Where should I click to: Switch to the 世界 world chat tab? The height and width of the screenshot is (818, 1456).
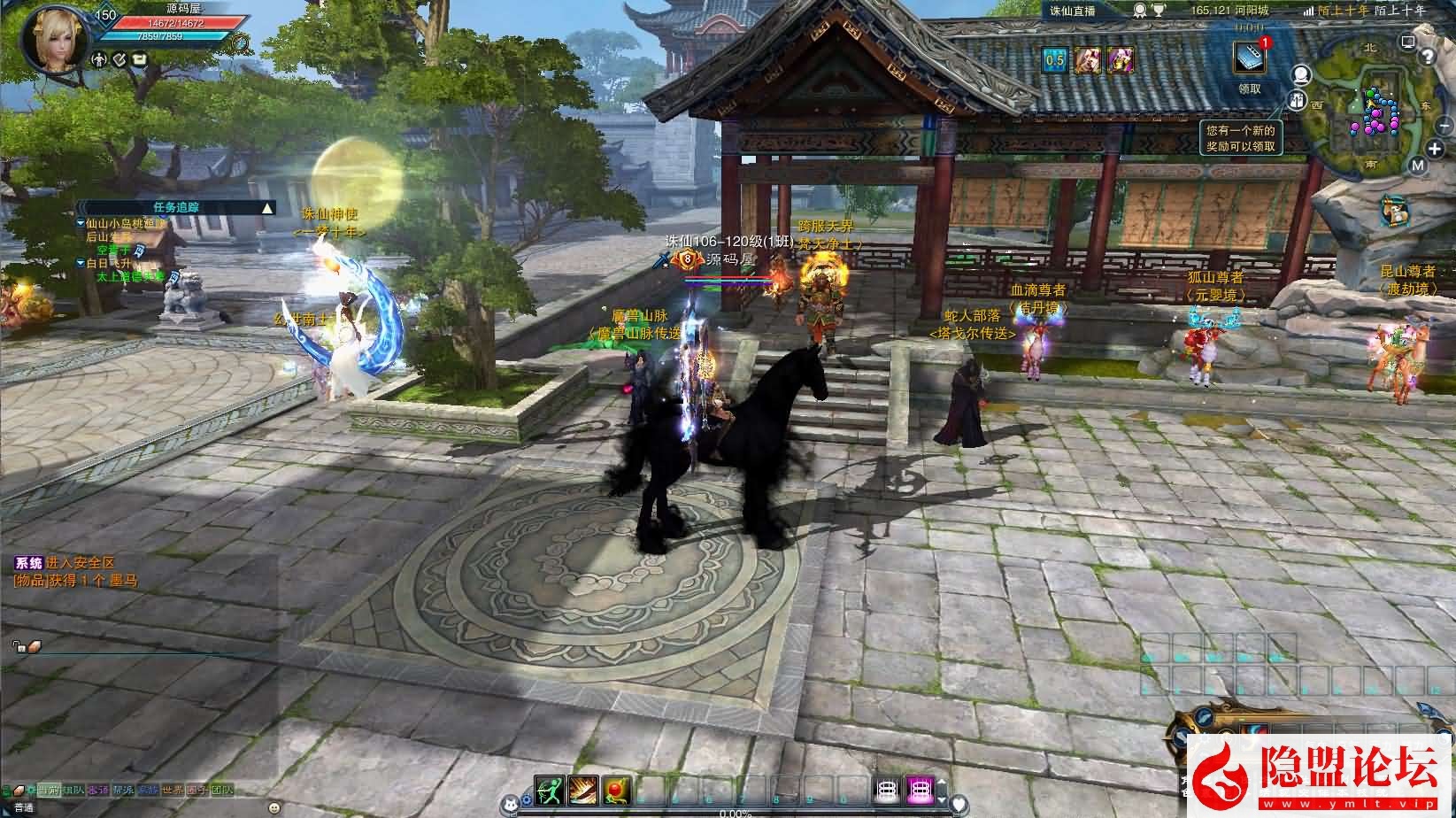pos(173,791)
